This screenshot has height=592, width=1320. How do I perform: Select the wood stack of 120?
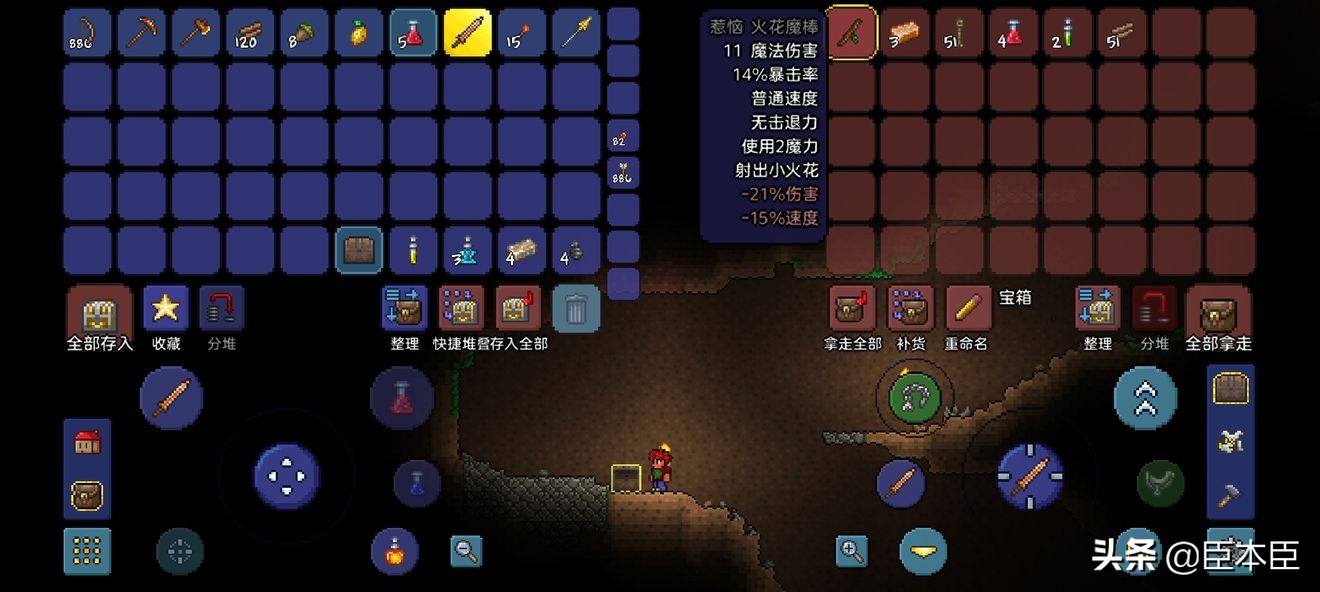250,33
